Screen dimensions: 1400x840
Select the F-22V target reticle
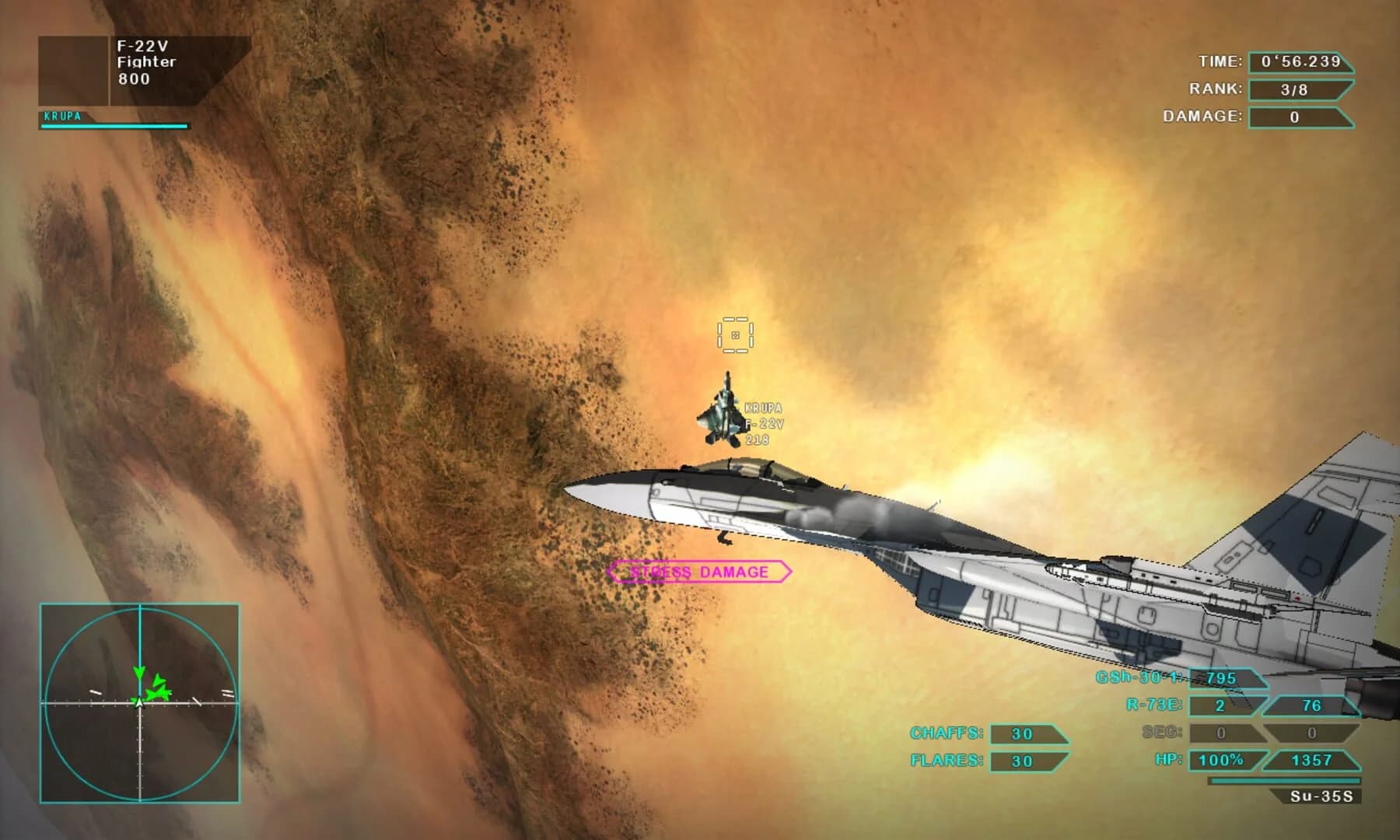[734, 337]
